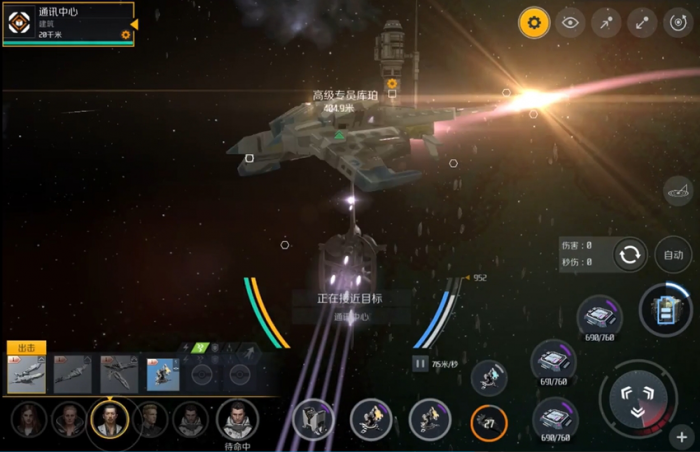Toggle the 自动 auto button
The width and height of the screenshot is (700, 452).
674,254
